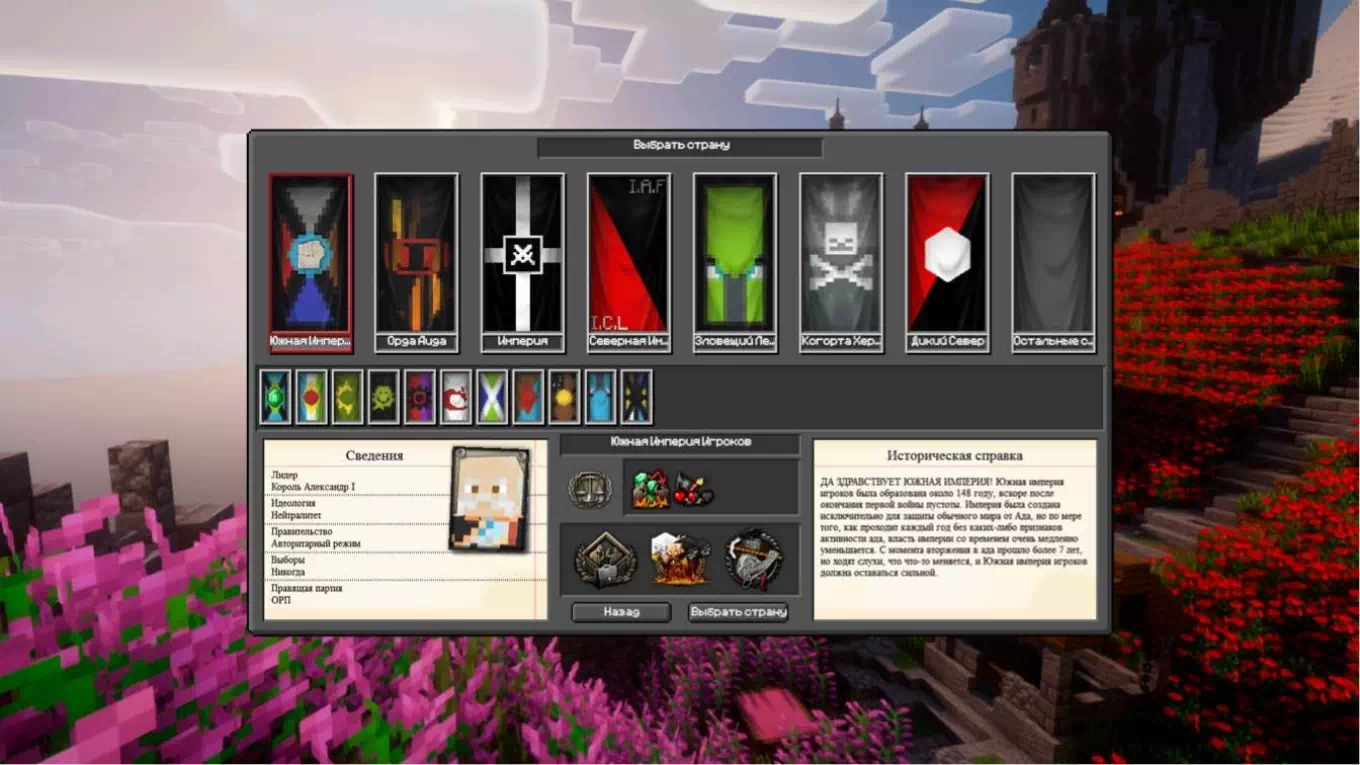Click the scales of justice emblem

589,489
